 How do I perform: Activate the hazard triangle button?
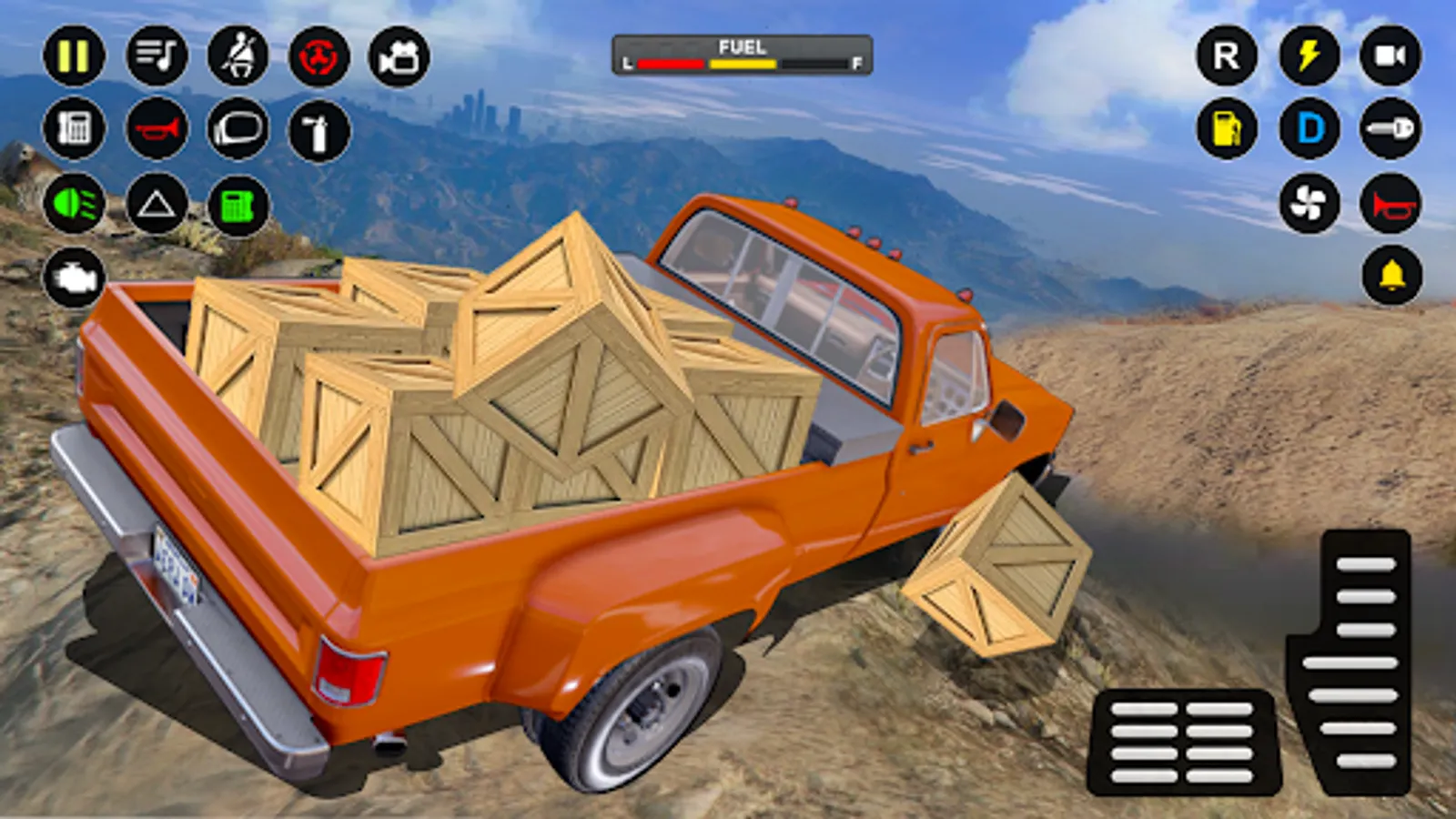pos(157,204)
